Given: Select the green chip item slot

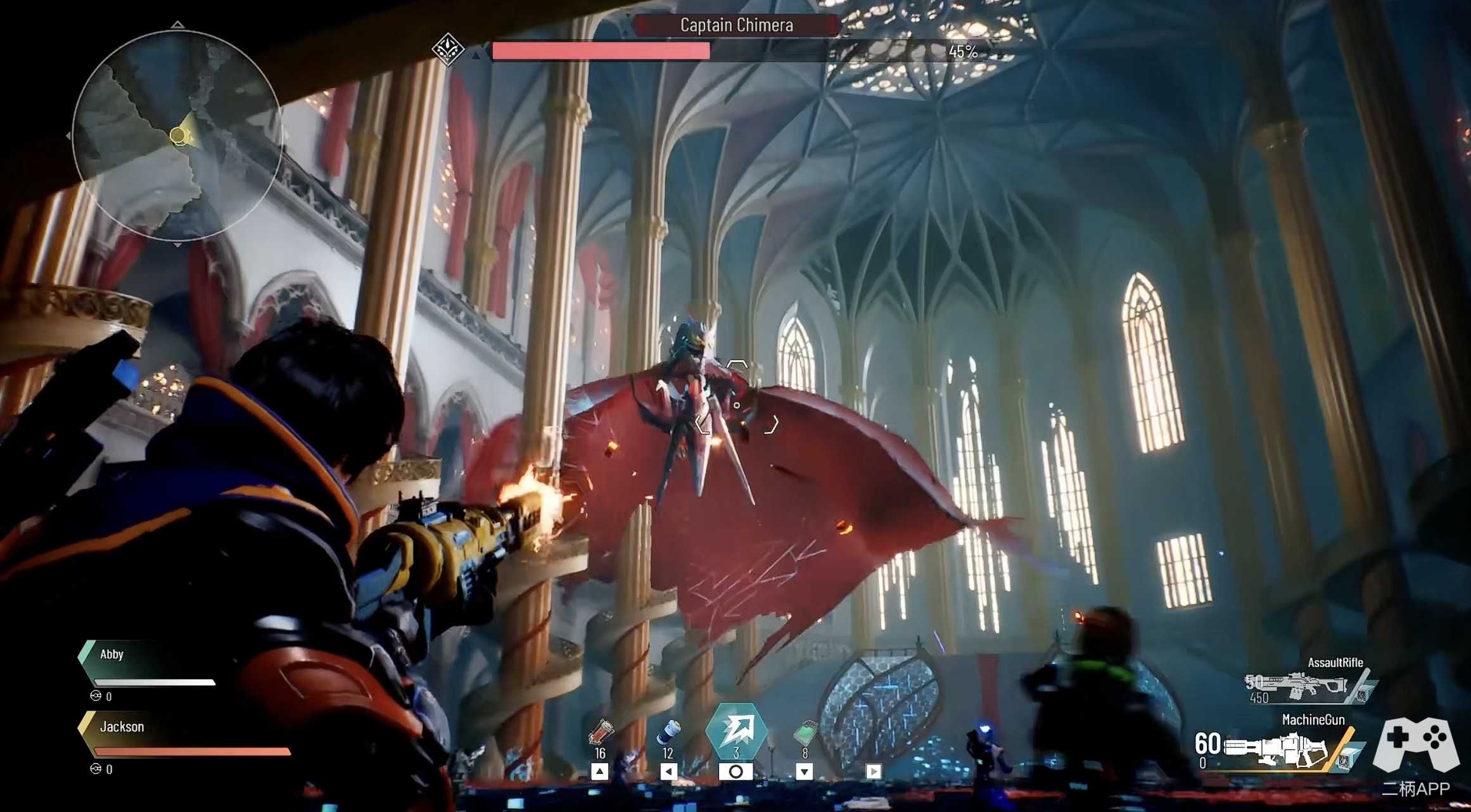Looking at the screenshot, I should [805, 733].
